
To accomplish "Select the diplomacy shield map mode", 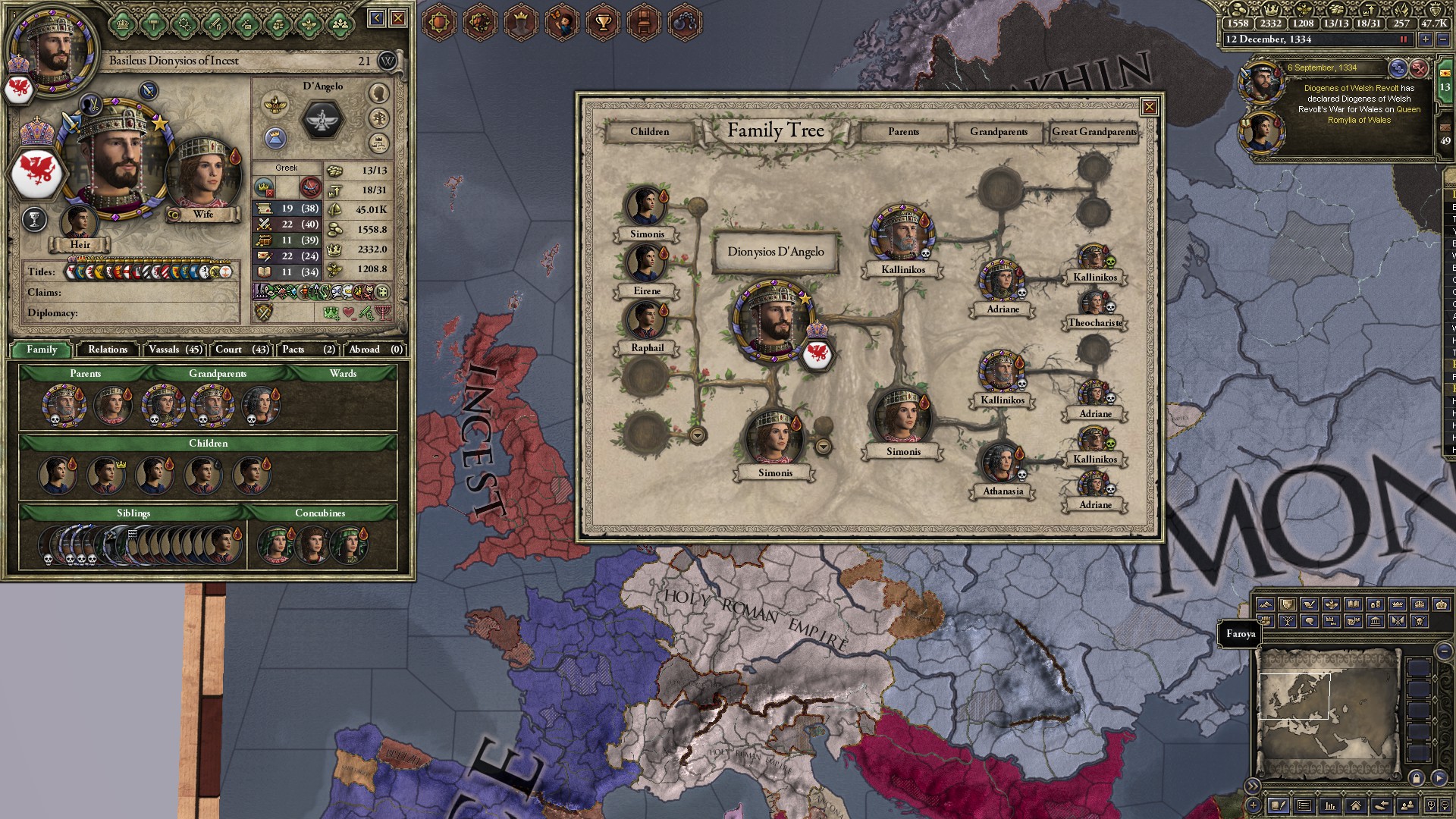I will tap(1287, 604).
